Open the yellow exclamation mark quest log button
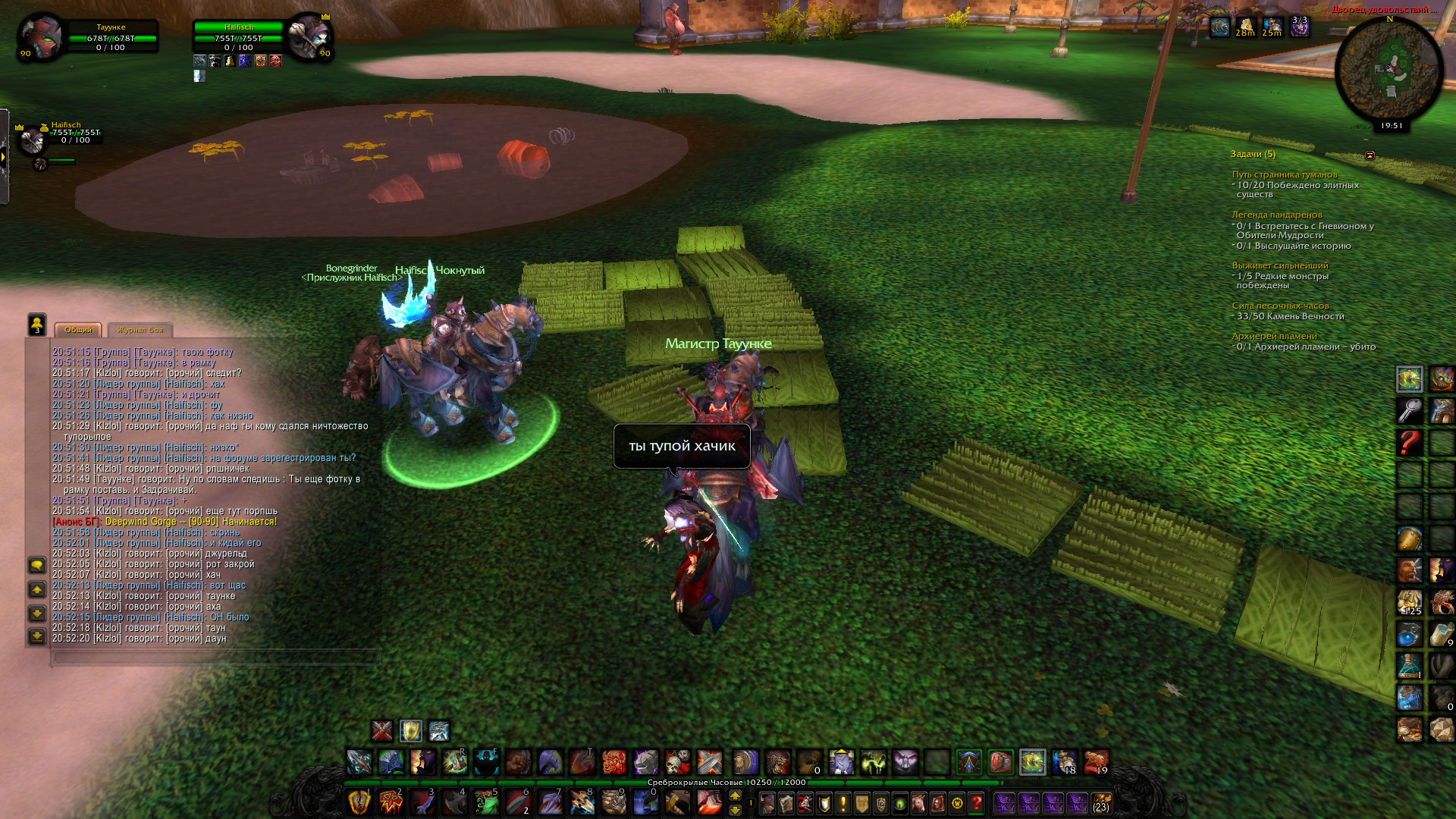The height and width of the screenshot is (819, 1456). click(x=843, y=802)
